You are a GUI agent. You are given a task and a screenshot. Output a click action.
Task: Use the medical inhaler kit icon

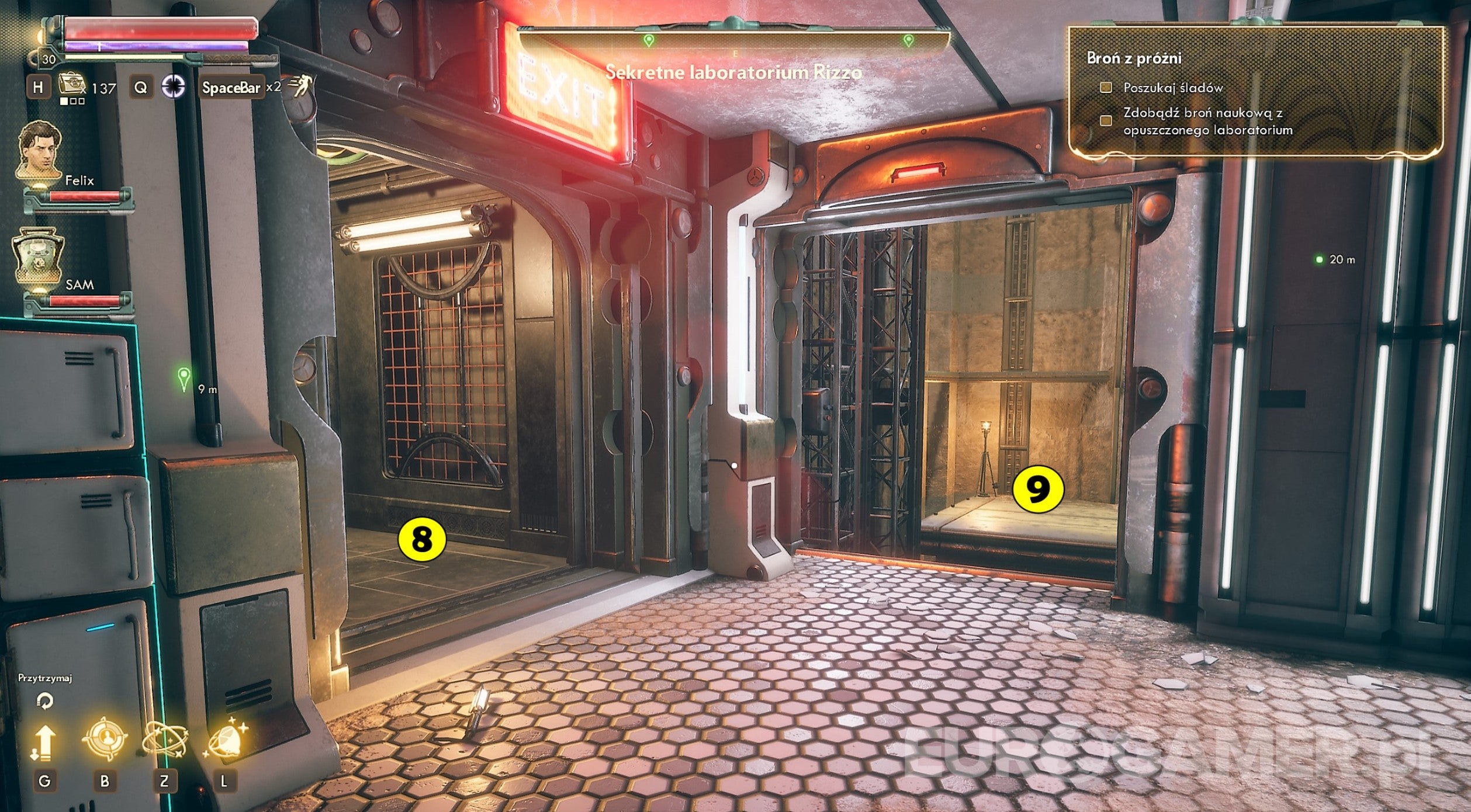point(71,85)
